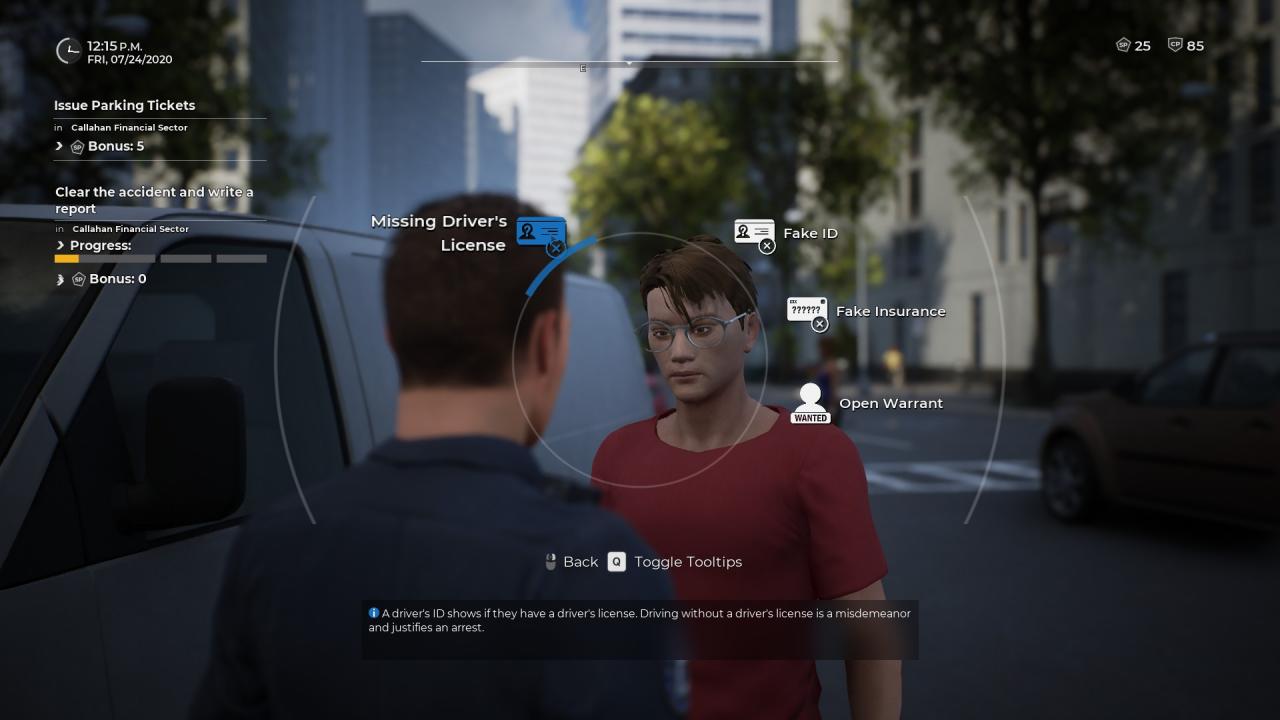This screenshot has height=720, width=1280.
Task: Select the Missing Driver's License option
Action: pyautogui.click(x=541, y=234)
